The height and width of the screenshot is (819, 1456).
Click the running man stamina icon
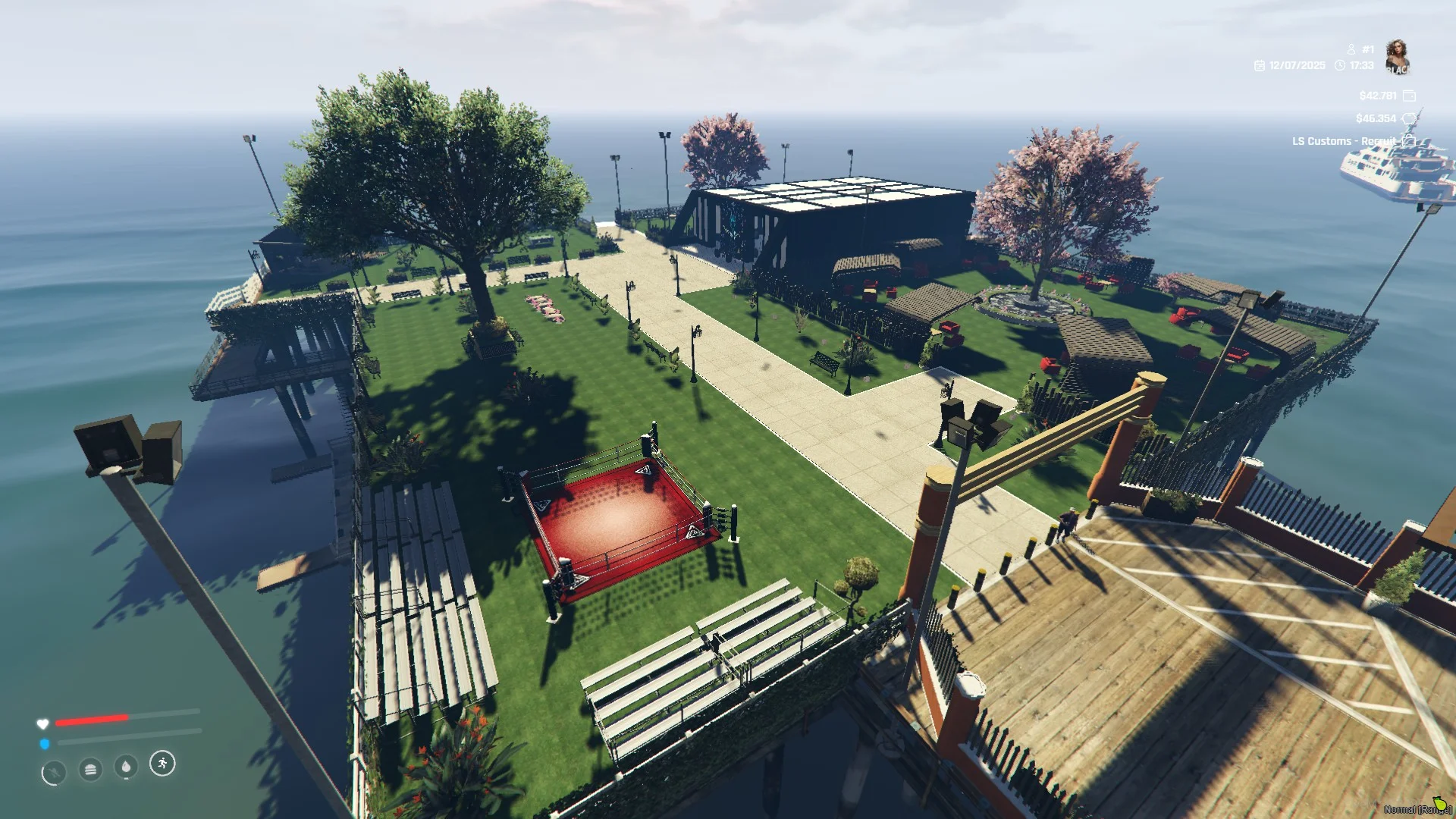tap(162, 763)
